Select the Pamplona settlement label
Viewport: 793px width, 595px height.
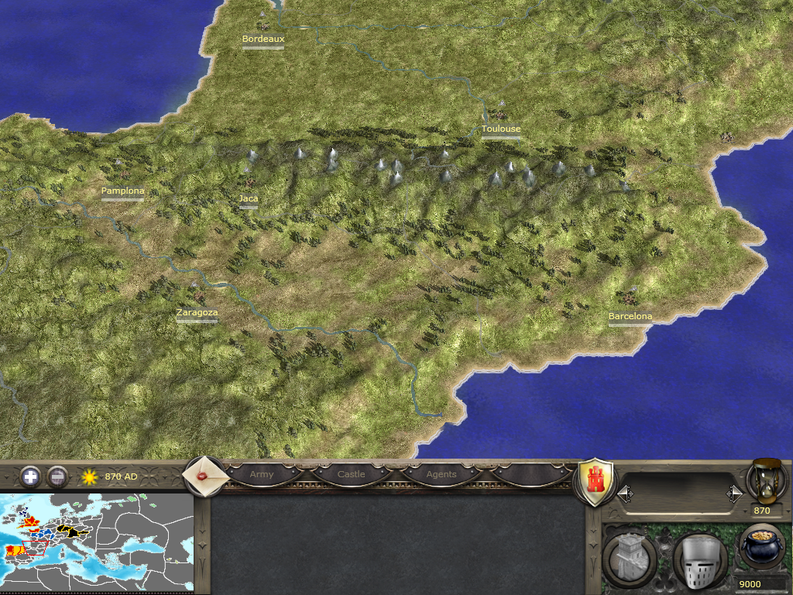[x=122, y=190]
